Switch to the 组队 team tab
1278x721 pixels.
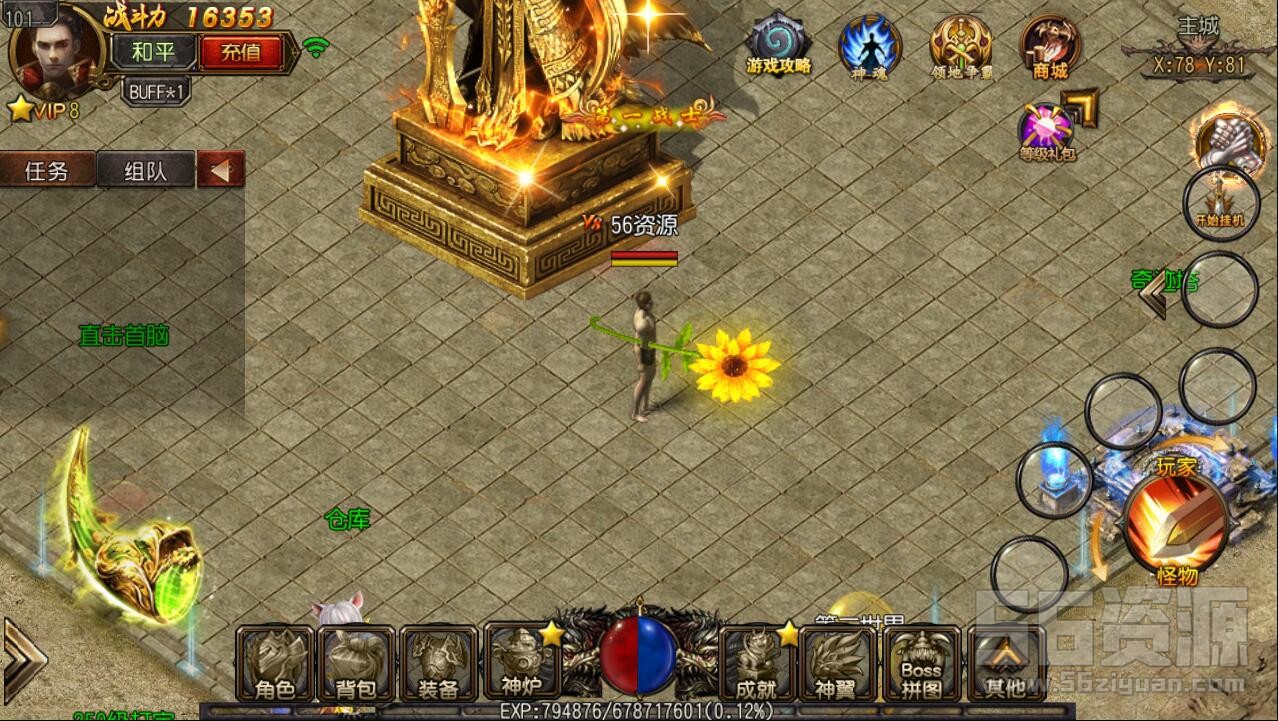(145, 171)
